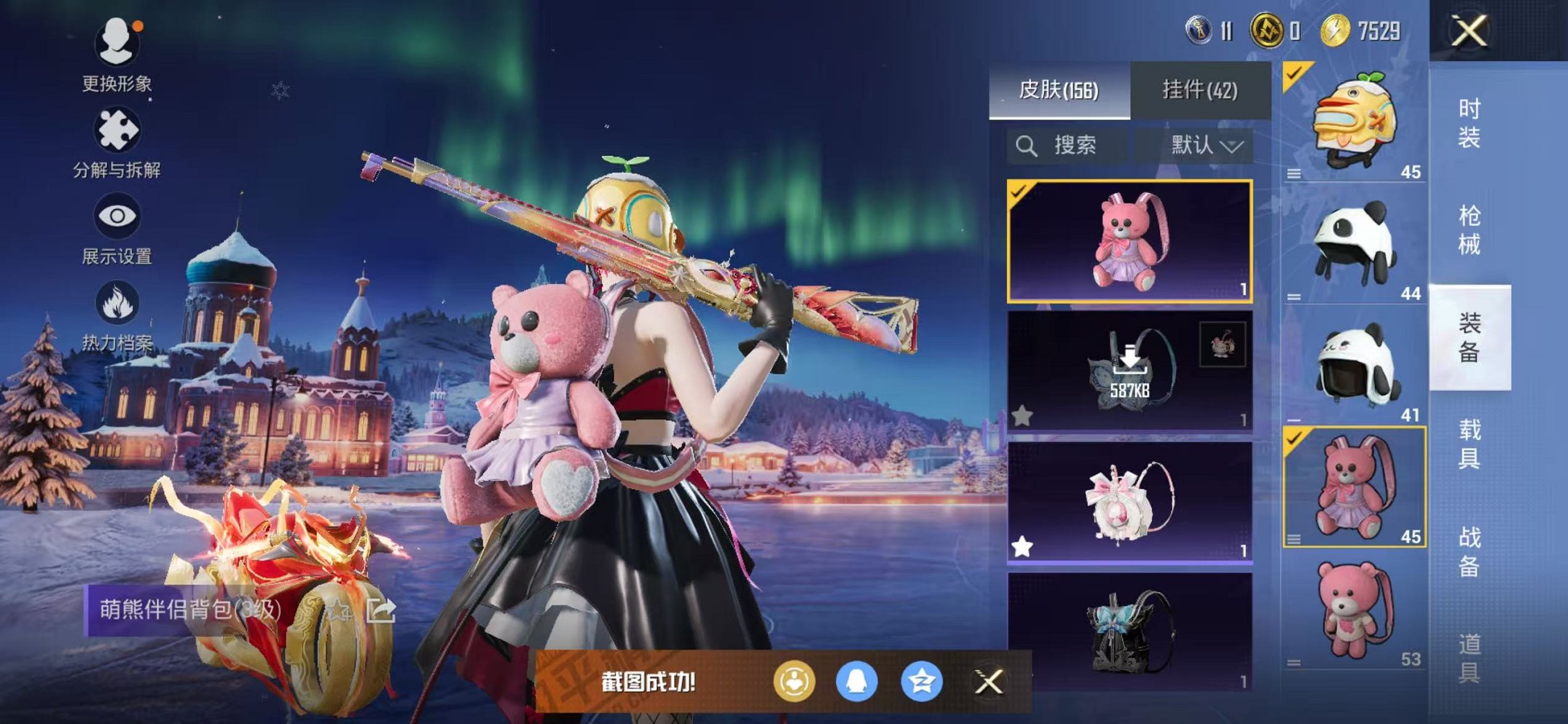This screenshot has width=1568, height=724.
Task: Select the white pink-bow backpack skin
Action: click(x=1129, y=503)
